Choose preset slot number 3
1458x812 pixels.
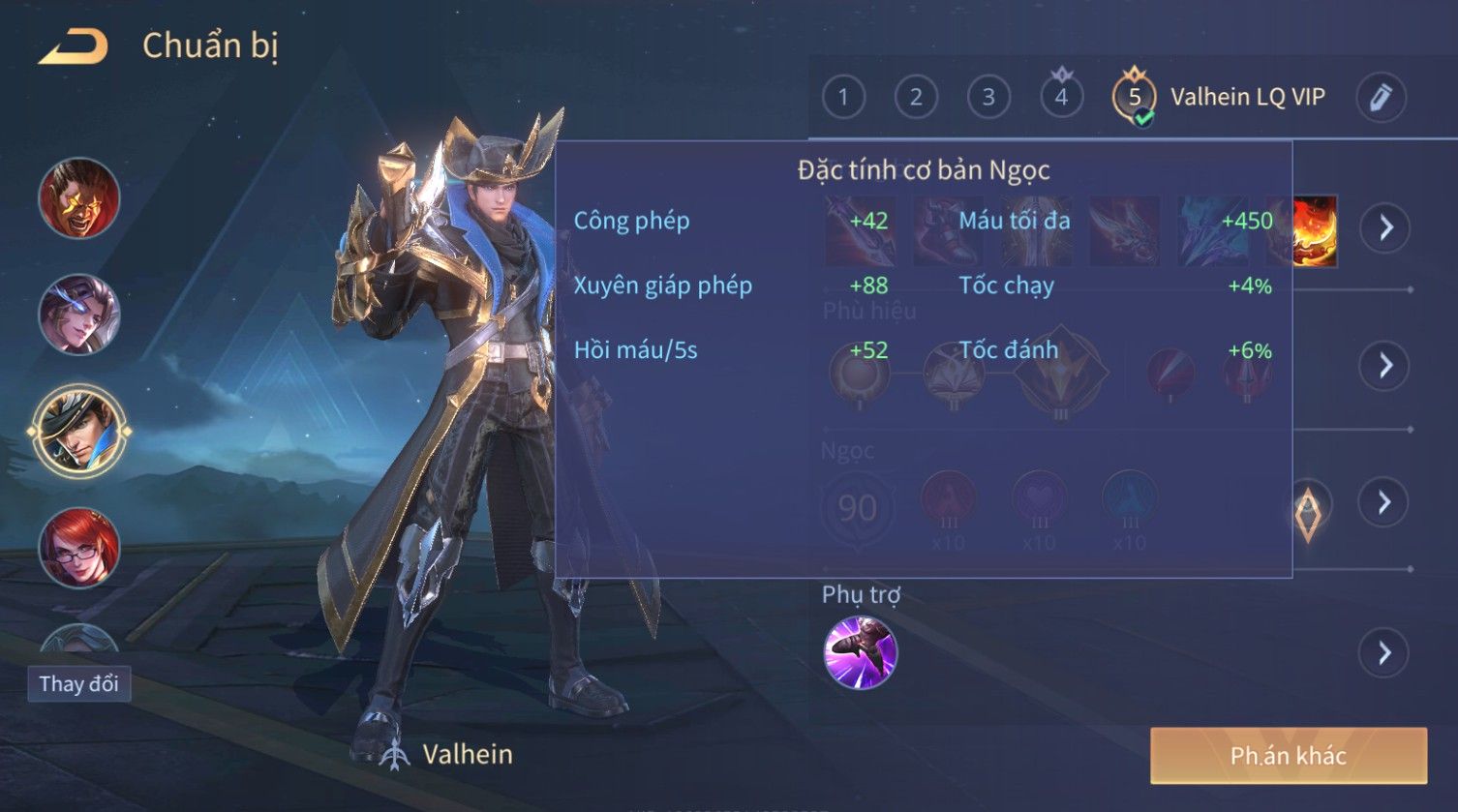coord(988,98)
